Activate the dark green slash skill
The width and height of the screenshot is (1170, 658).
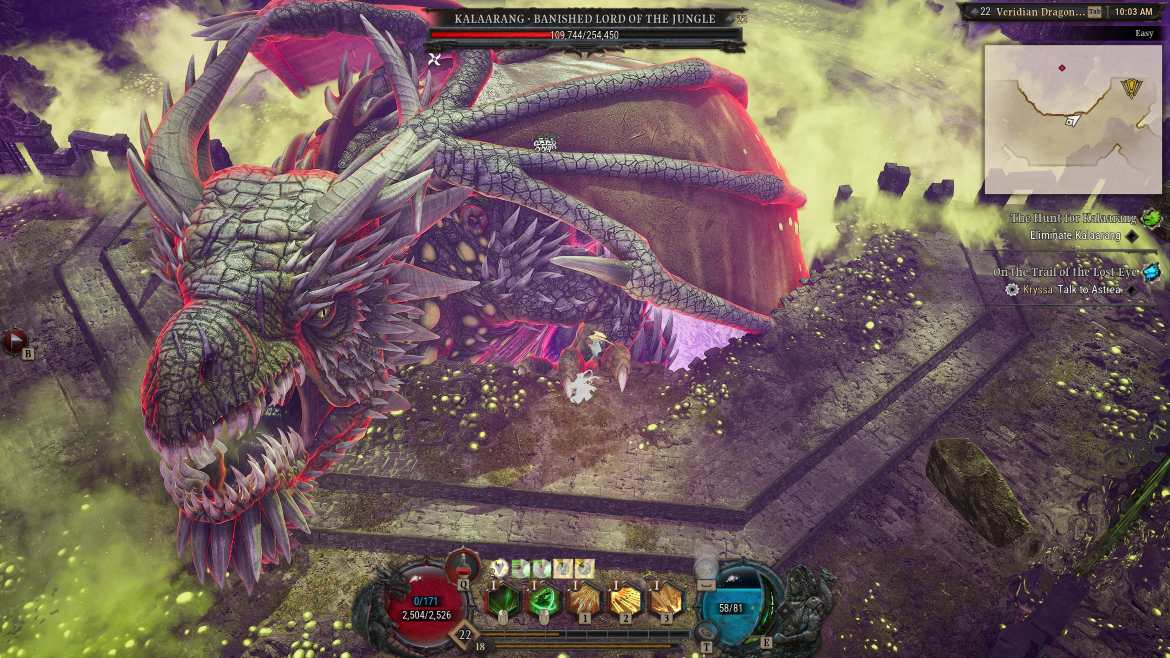[501, 600]
